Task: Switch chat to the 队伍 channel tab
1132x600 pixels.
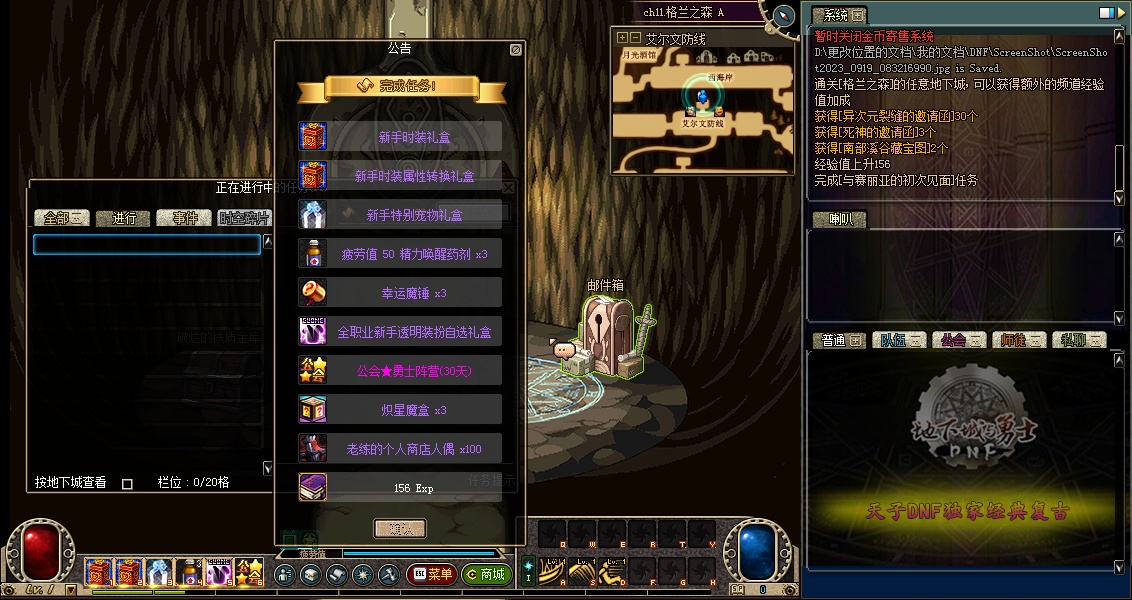Action: pyautogui.click(x=897, y=340)
